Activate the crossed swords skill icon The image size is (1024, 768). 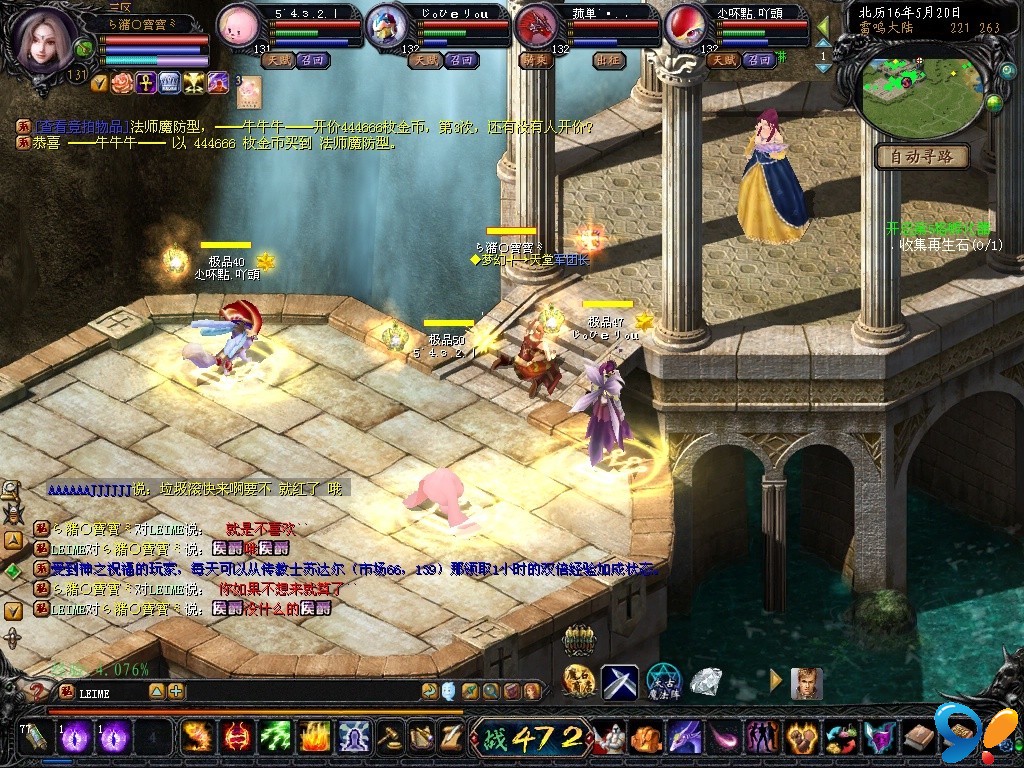pos(619,682)
